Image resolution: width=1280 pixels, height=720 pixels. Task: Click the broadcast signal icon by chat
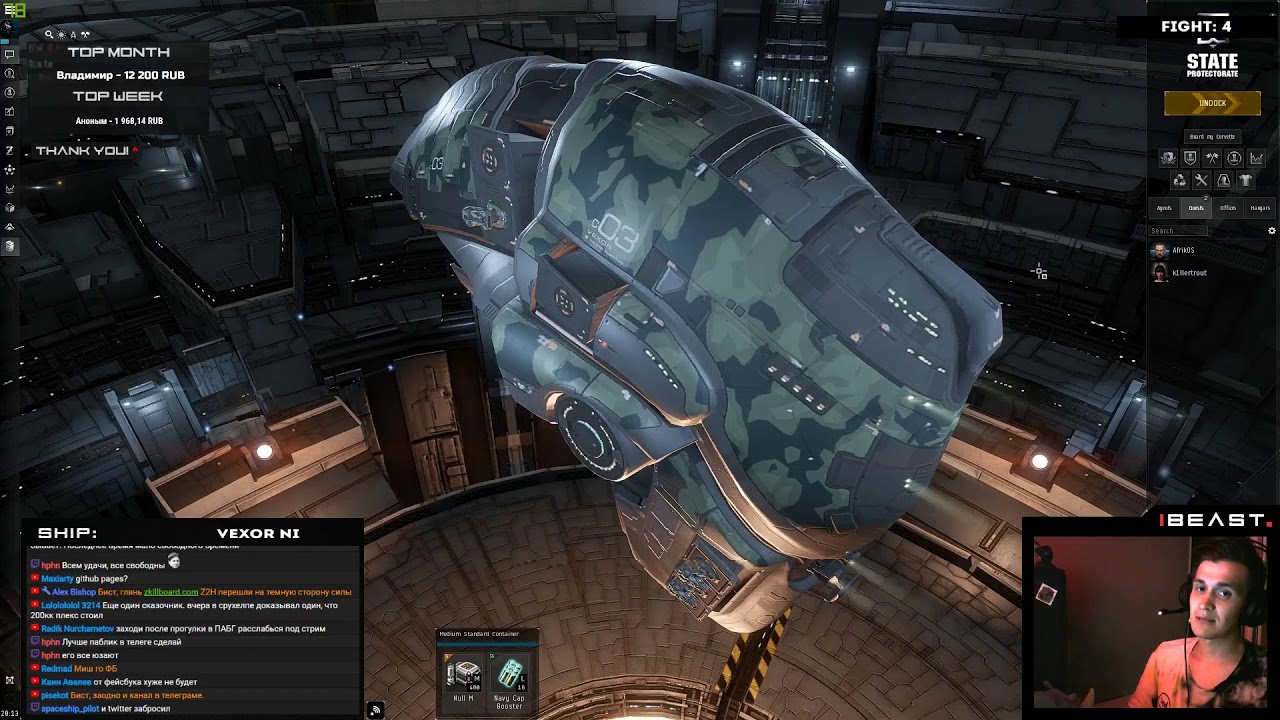point(375,711)
